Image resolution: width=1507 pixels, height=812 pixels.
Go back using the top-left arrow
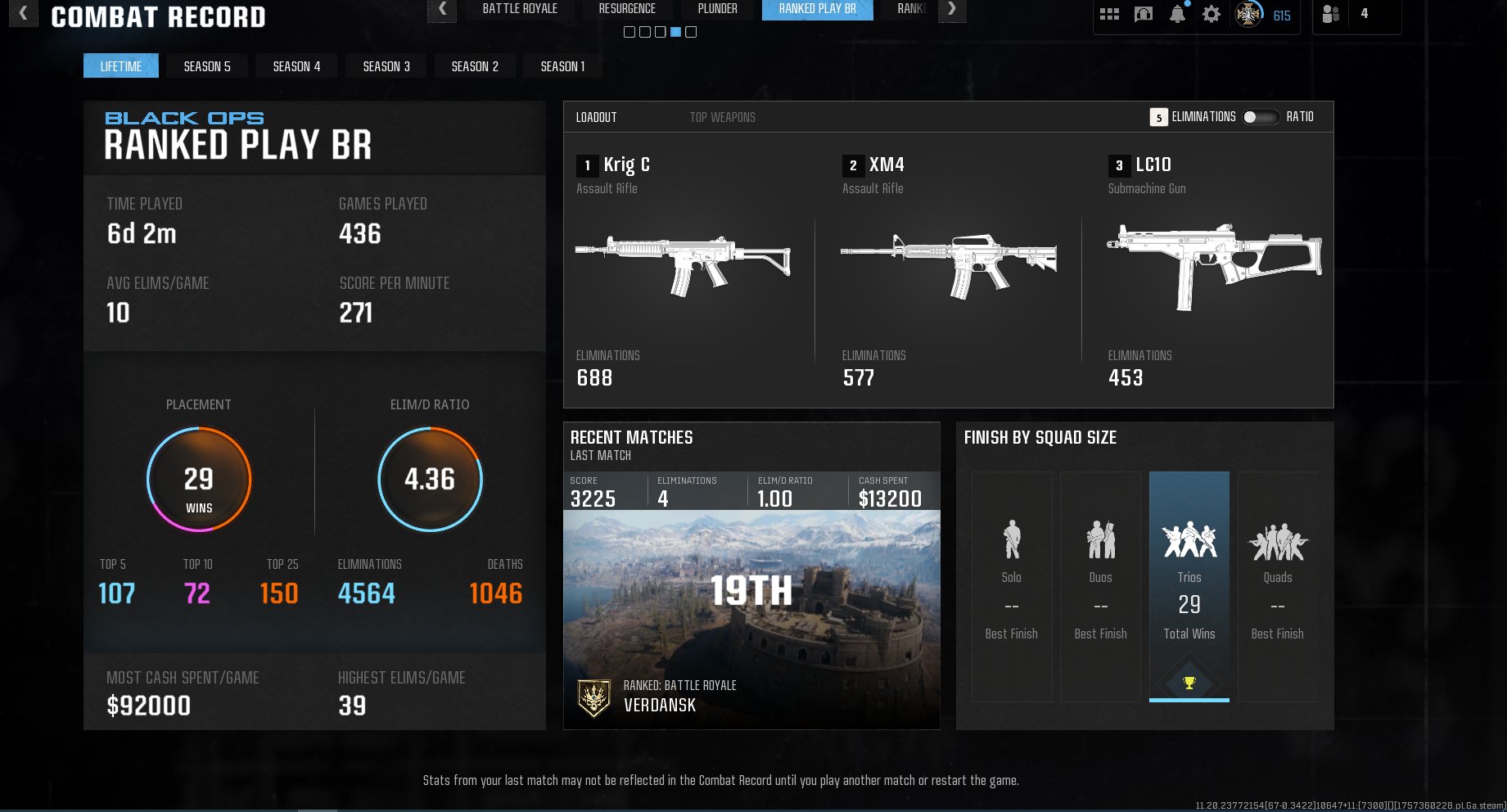click(23, 13)
